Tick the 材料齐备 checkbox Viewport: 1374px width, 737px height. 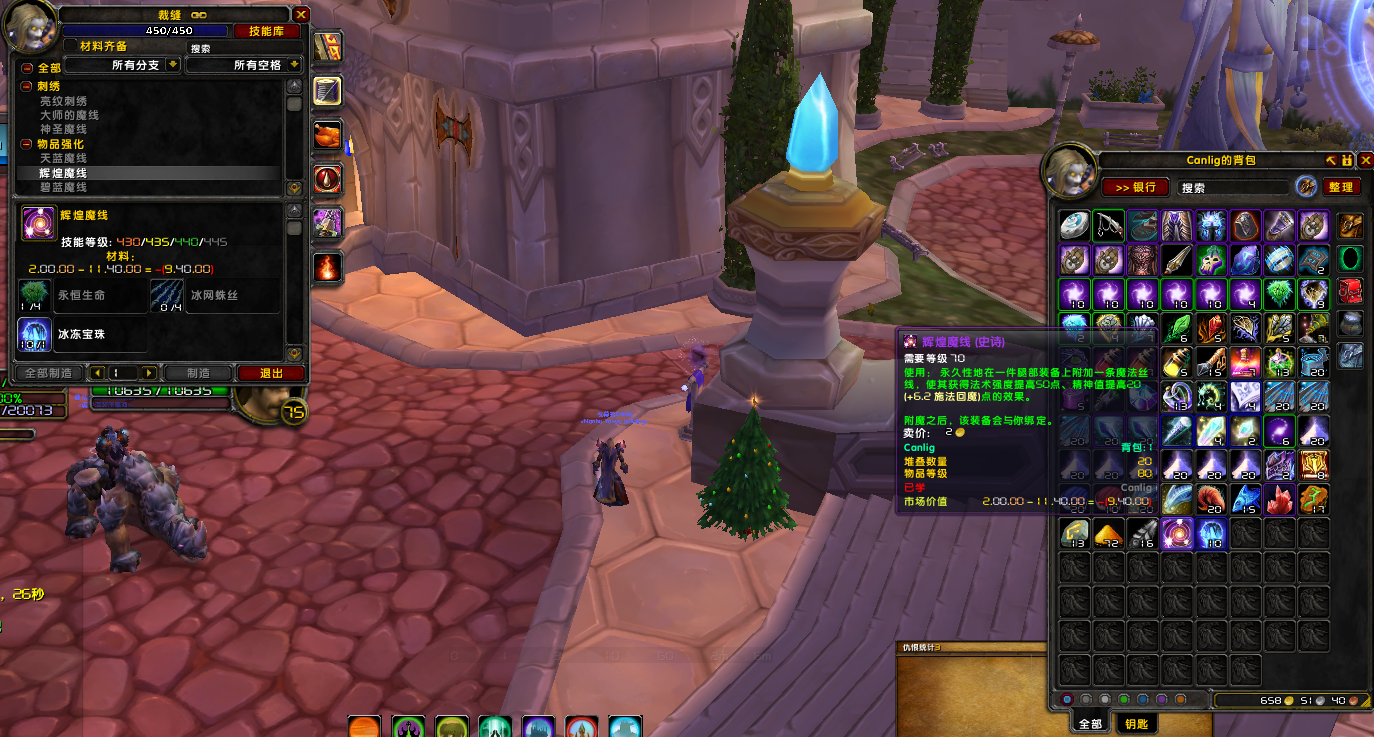[x=69, y=46]
